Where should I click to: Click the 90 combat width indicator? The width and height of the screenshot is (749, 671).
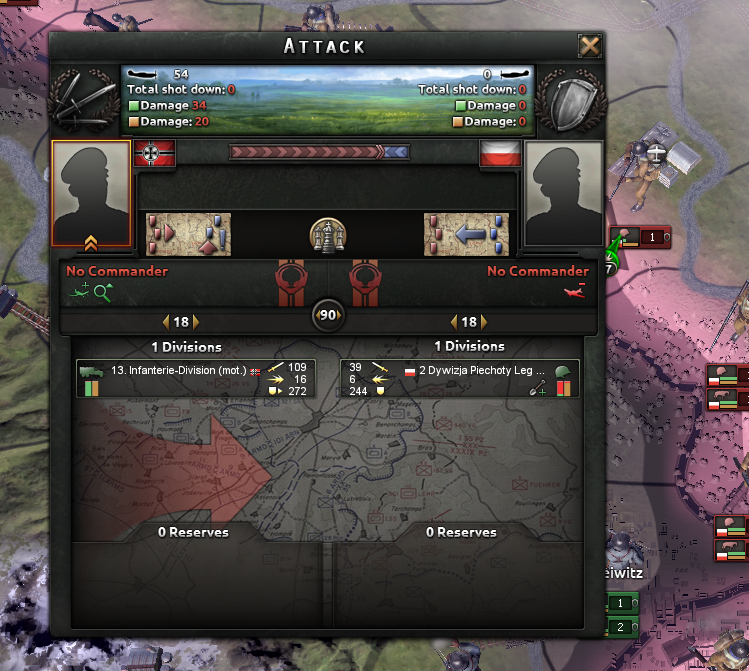[328, 315]
